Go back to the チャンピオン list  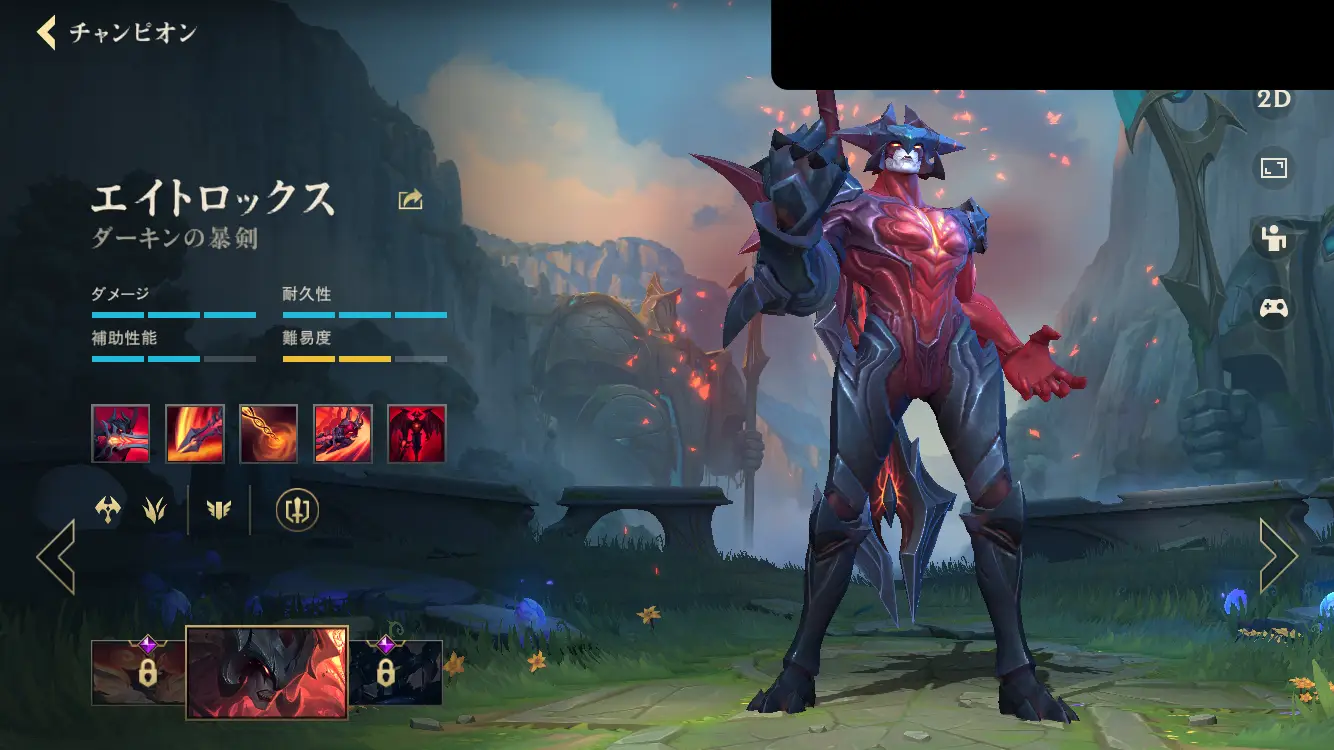click(115, 33)
